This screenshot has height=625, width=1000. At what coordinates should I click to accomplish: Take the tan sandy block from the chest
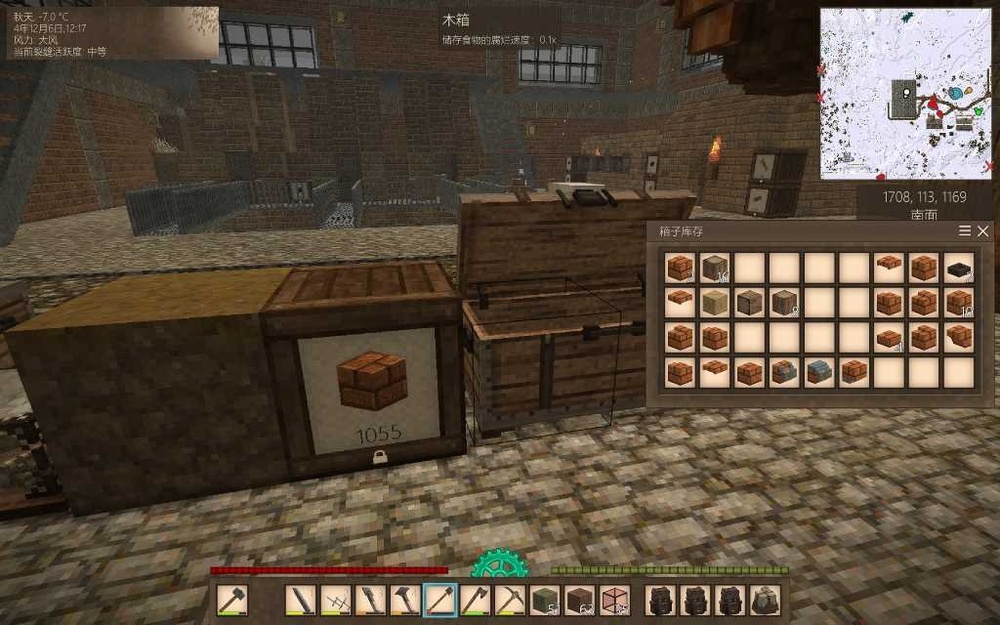[716, 303]
